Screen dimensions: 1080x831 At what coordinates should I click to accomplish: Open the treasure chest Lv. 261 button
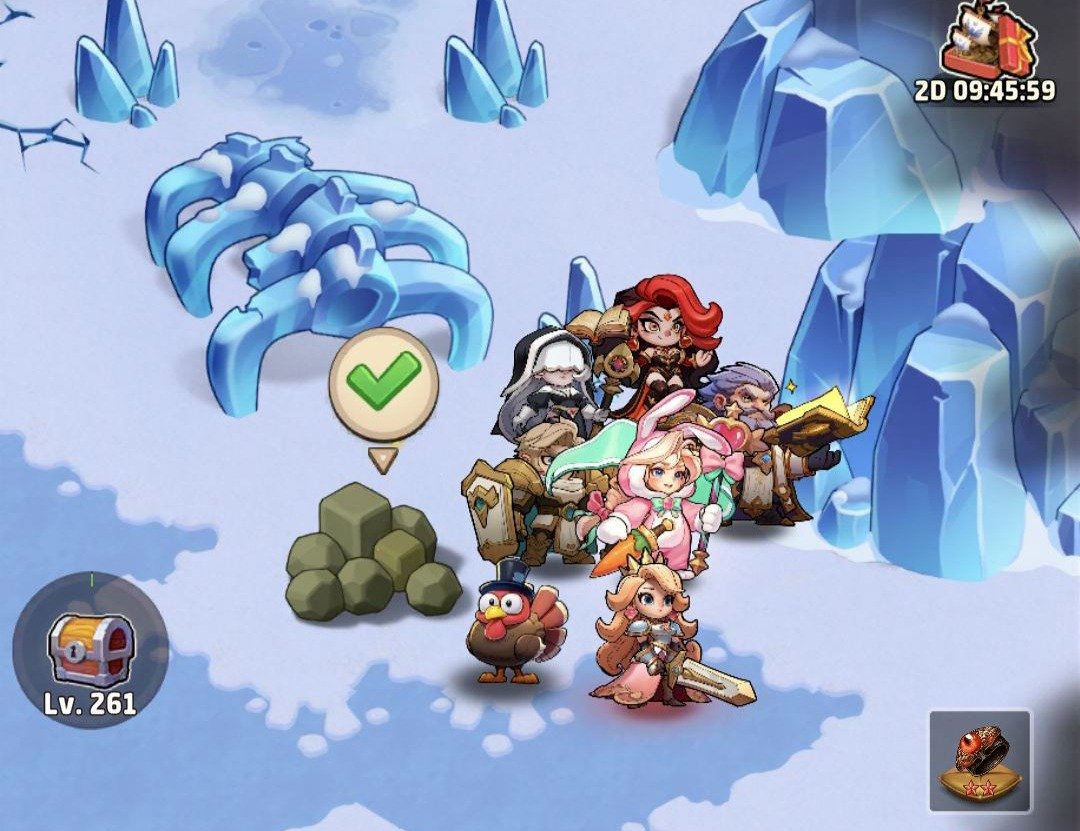(90, 652)
